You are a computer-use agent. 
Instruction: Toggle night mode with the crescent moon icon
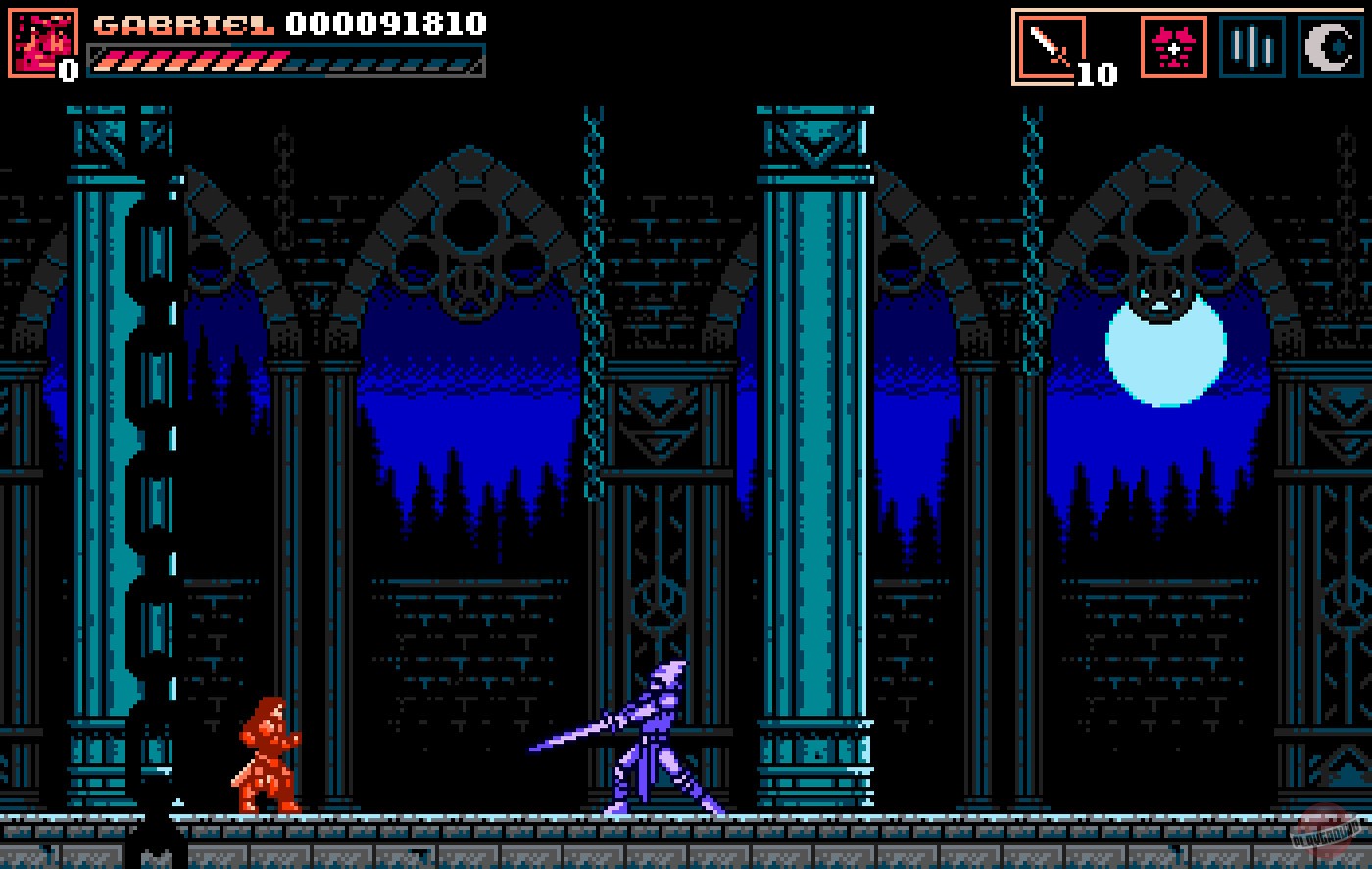point(1329,44)
